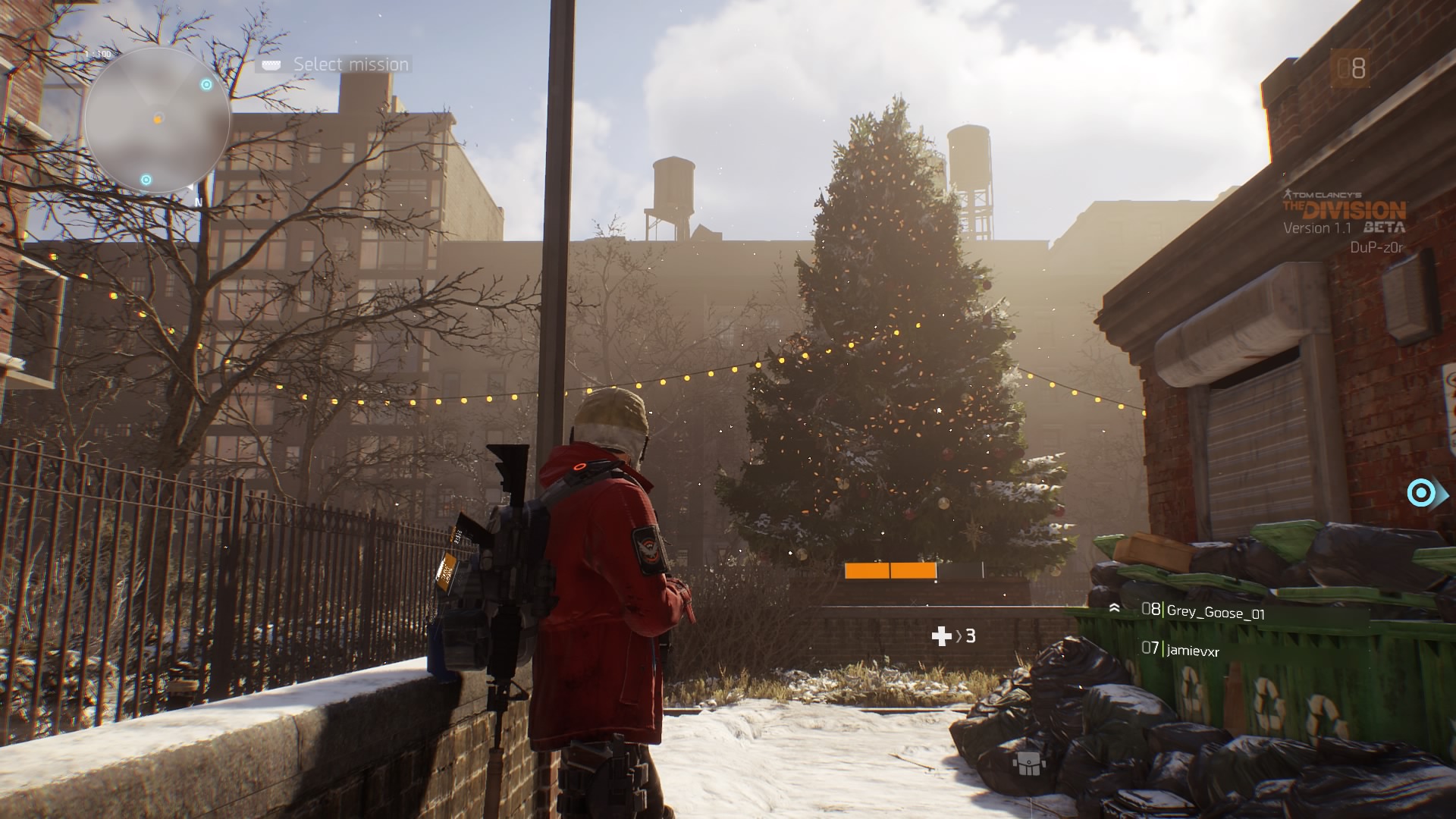Image resolution: width=1456 pixels, height=819 pixels.
Task: Open the backpack icon at bottom
Action: coord(1030,764)
